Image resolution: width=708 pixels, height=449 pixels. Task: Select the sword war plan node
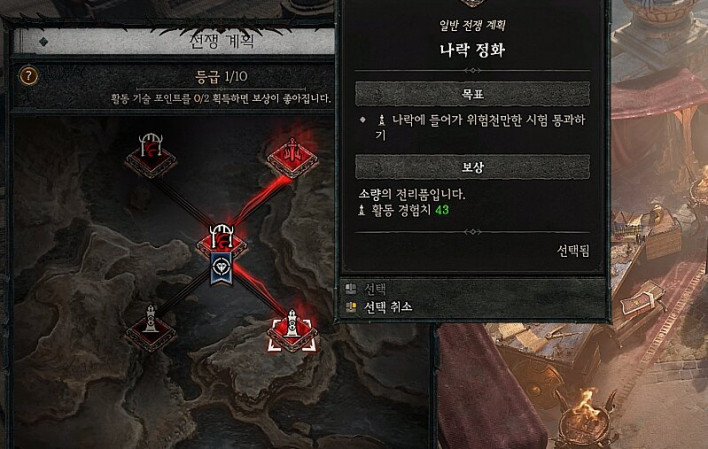(x=292, y=155)
